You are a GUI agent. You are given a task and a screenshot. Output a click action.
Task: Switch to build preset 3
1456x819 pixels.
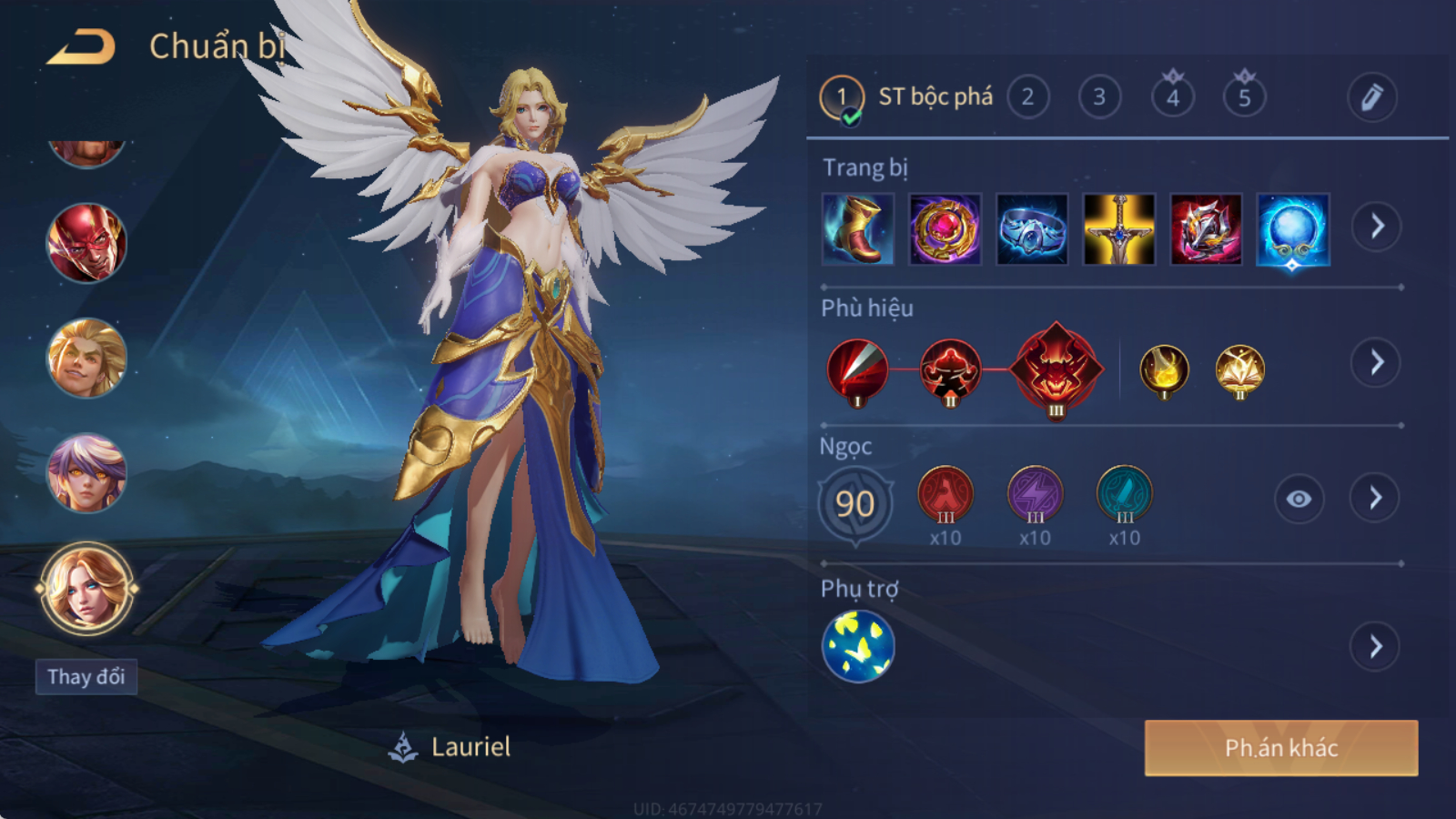(1099, 97)
